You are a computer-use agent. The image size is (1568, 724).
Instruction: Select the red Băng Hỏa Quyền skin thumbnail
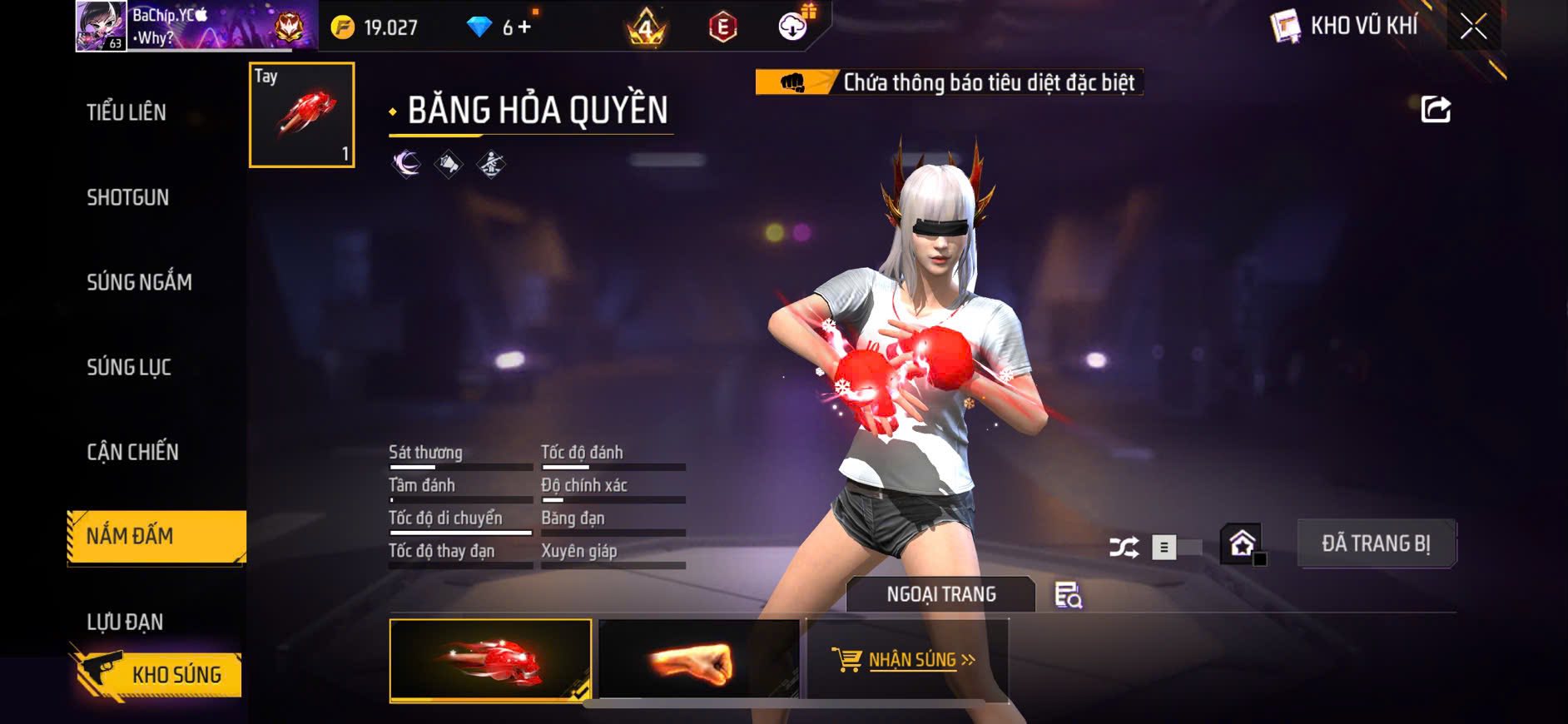[x=490, y=661]
